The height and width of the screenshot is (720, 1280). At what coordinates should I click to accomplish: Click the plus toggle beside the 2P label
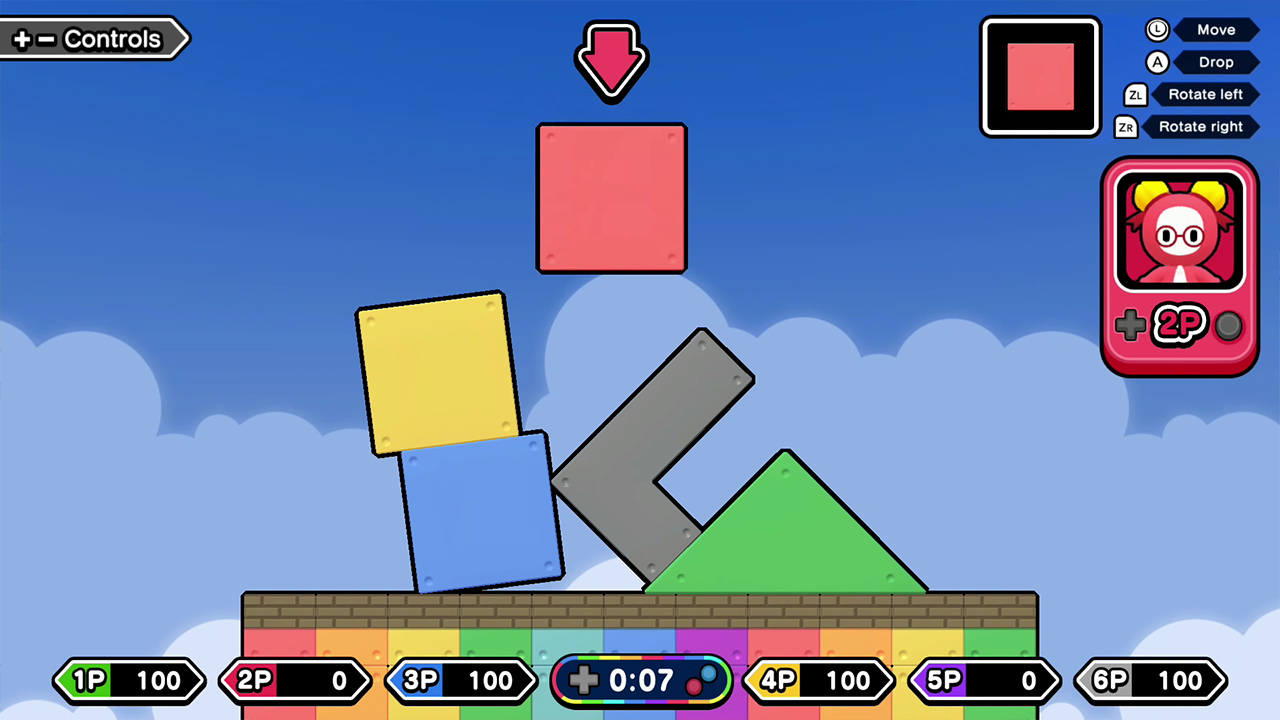point(1130,325)
